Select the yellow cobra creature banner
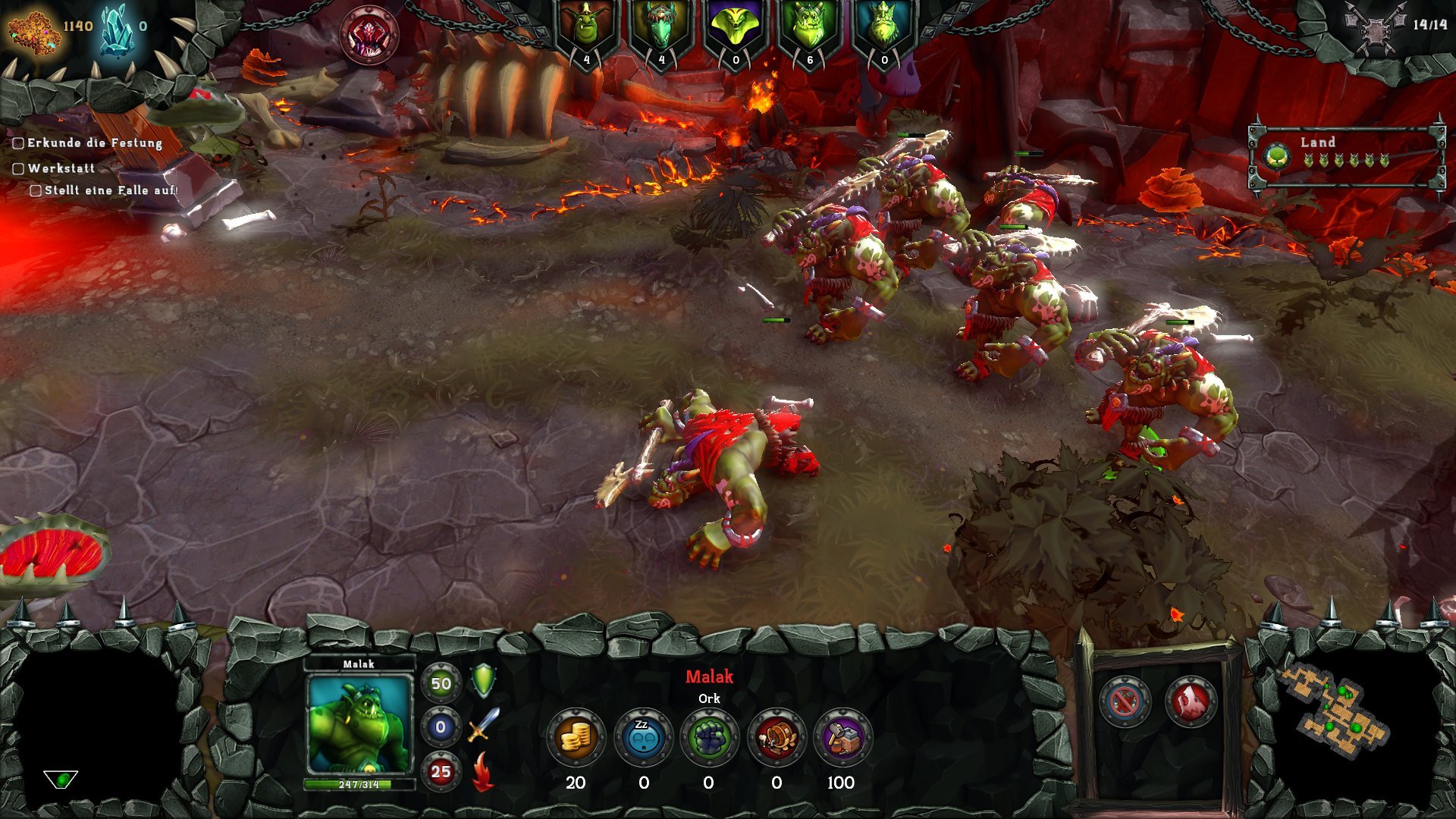This screenshot has height=819, width=1456. pos(734,30)
